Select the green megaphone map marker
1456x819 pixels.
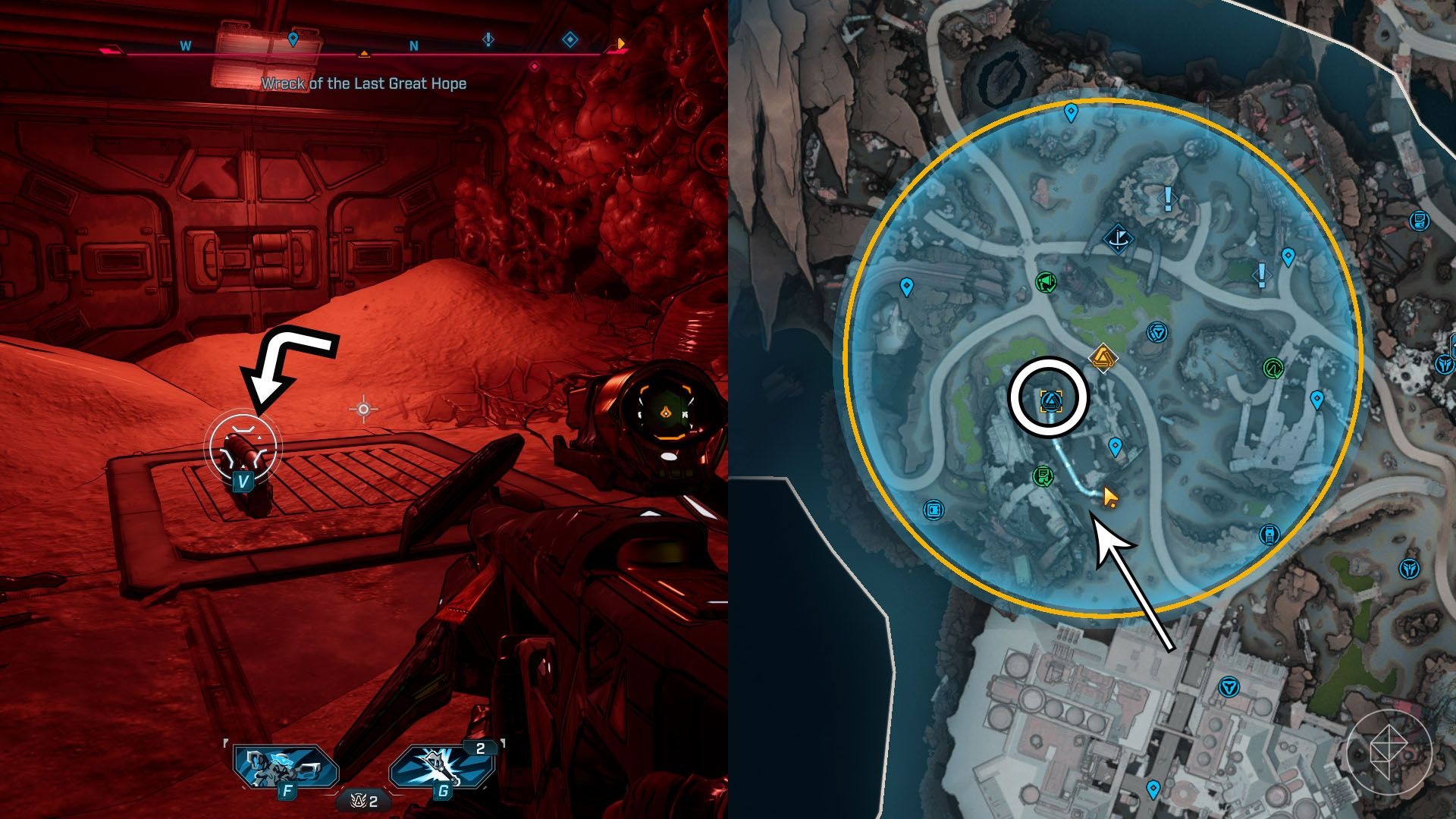[x=1046, y=283]
